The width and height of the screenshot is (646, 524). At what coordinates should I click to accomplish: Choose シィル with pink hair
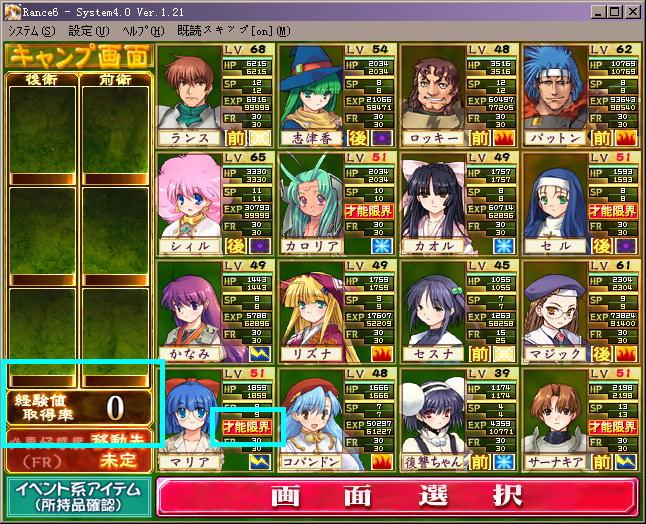(190, 196)
